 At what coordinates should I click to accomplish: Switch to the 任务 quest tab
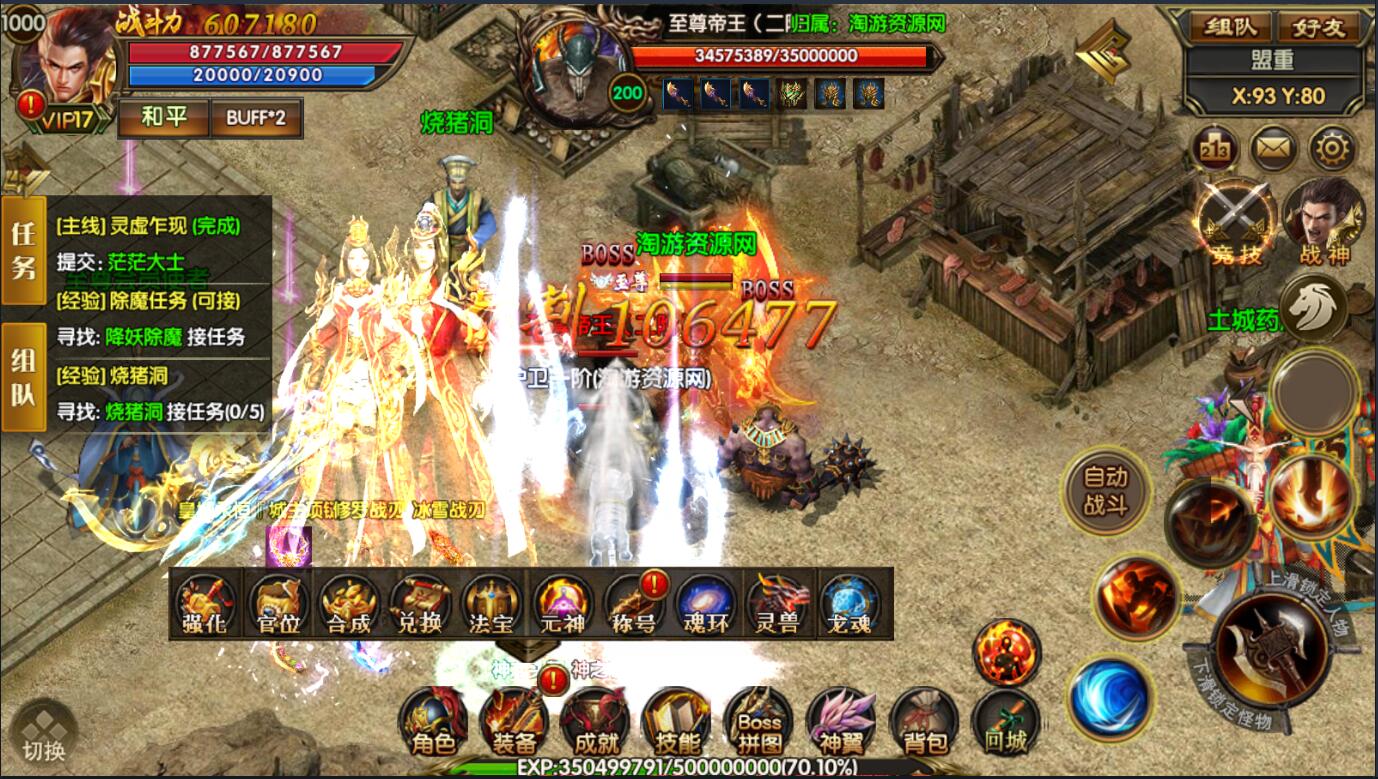click(x=23, y=250)
